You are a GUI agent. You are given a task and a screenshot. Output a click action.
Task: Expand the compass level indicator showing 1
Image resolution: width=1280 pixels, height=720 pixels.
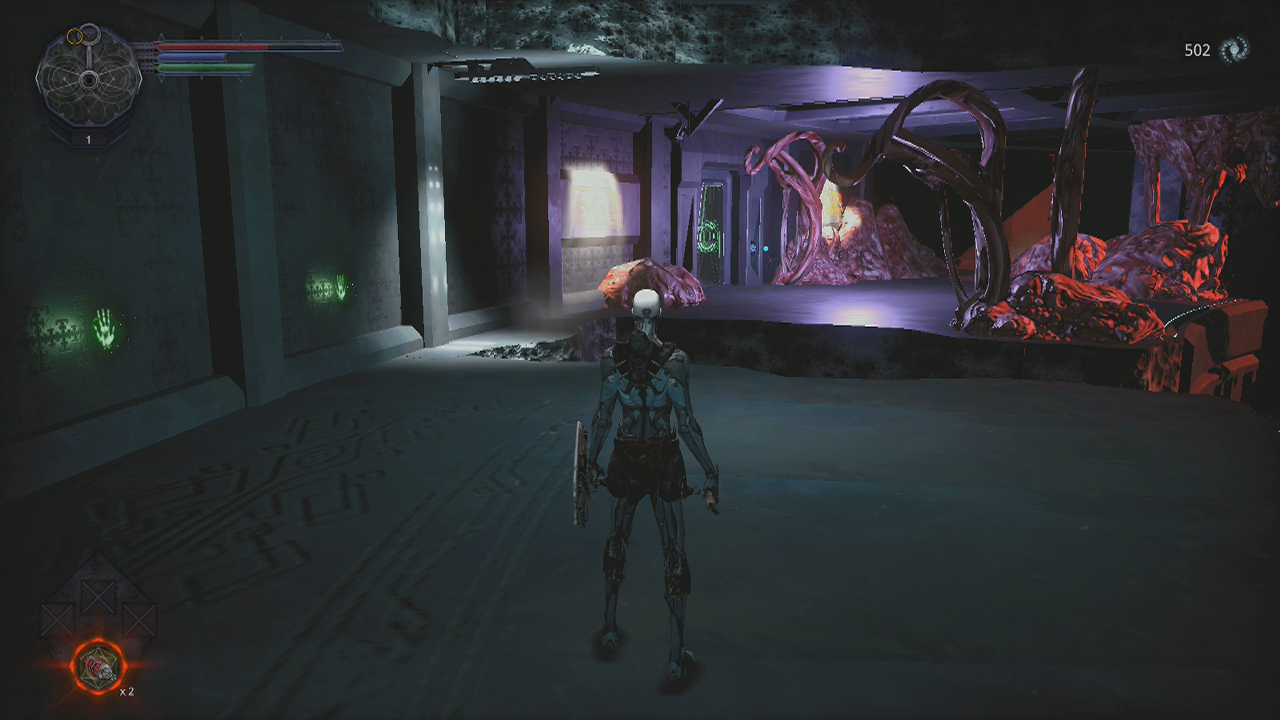(88, 138)
